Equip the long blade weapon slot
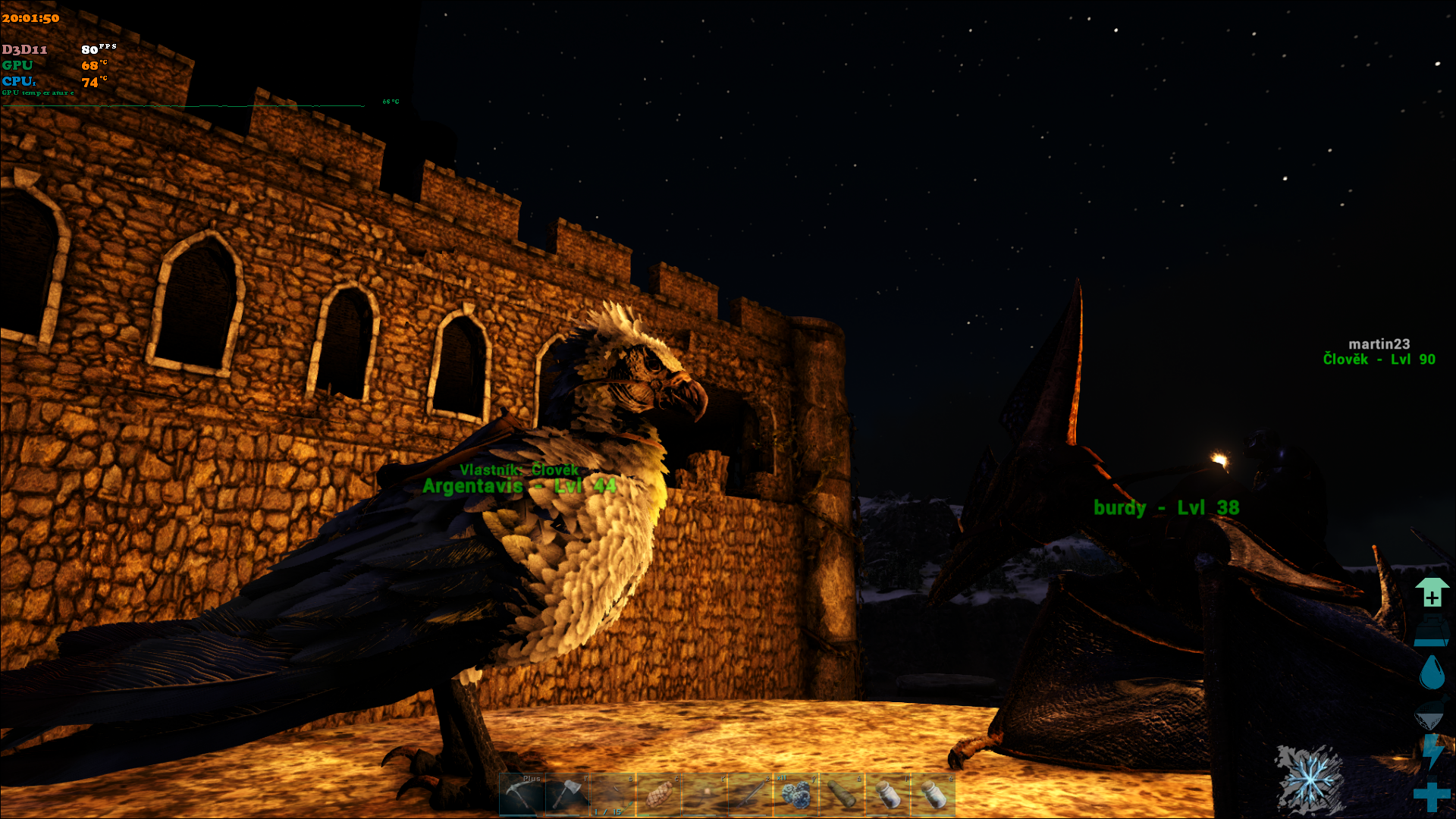 click(x=750, y=795)
